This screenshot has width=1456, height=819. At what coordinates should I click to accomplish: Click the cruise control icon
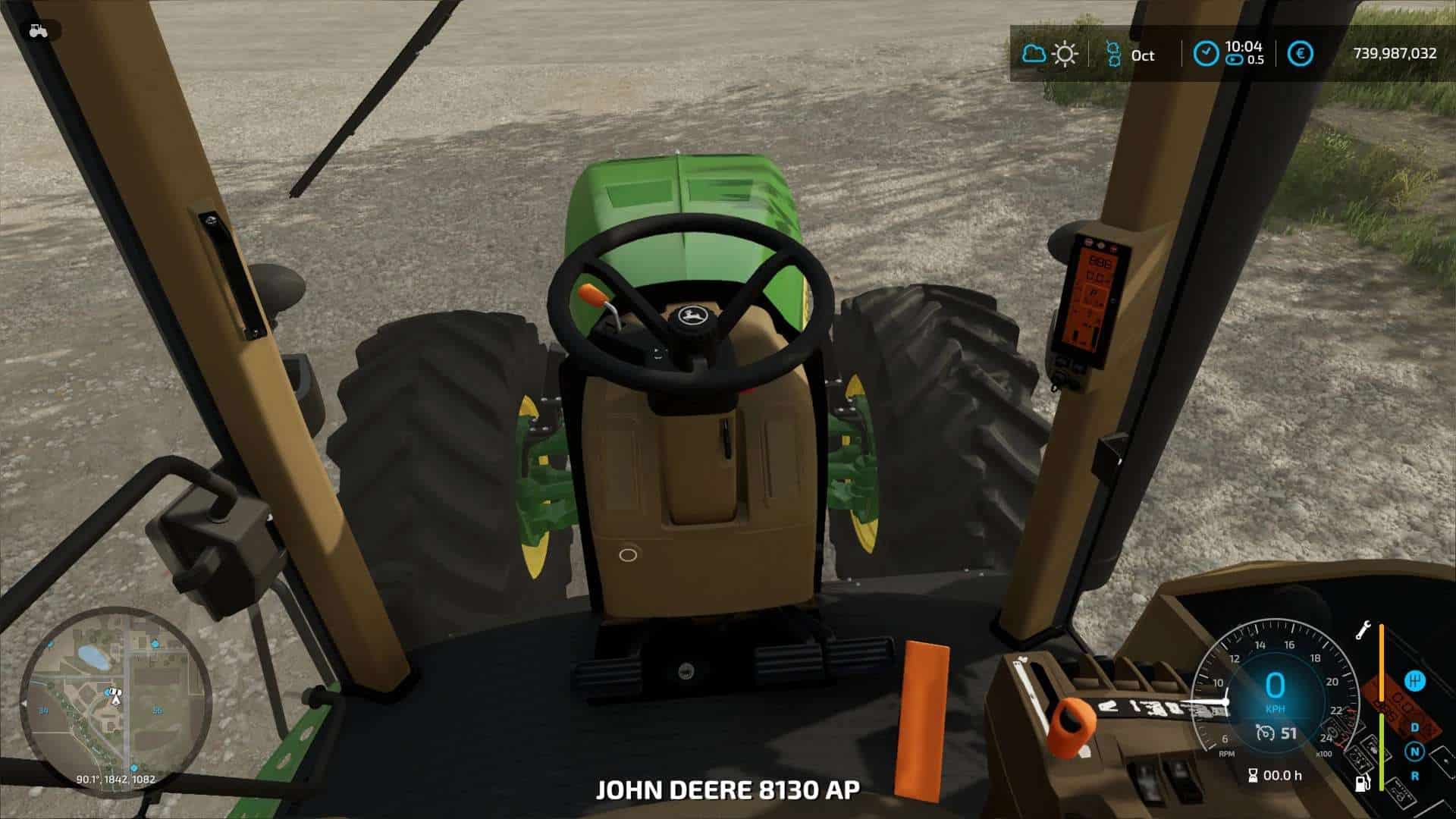1265,733
